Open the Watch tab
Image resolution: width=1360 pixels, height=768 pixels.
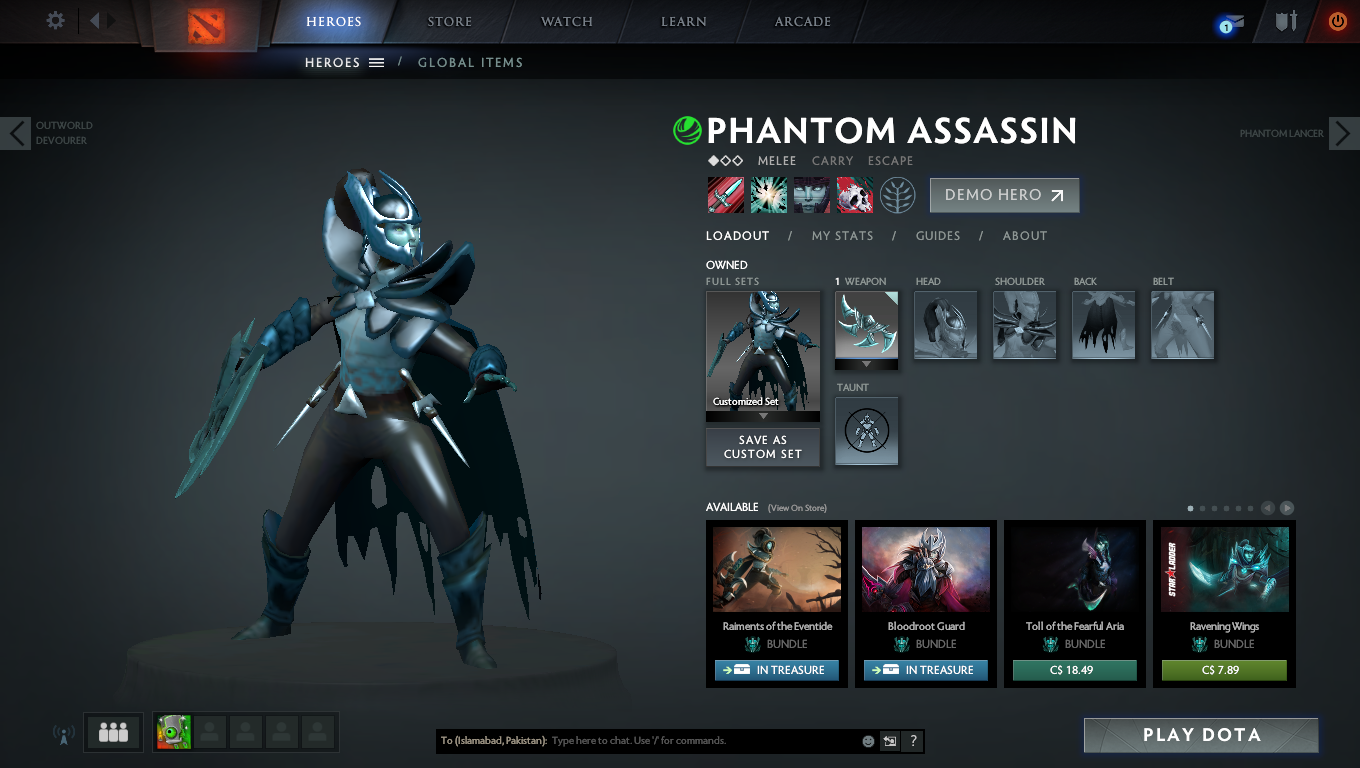(567, 22)
